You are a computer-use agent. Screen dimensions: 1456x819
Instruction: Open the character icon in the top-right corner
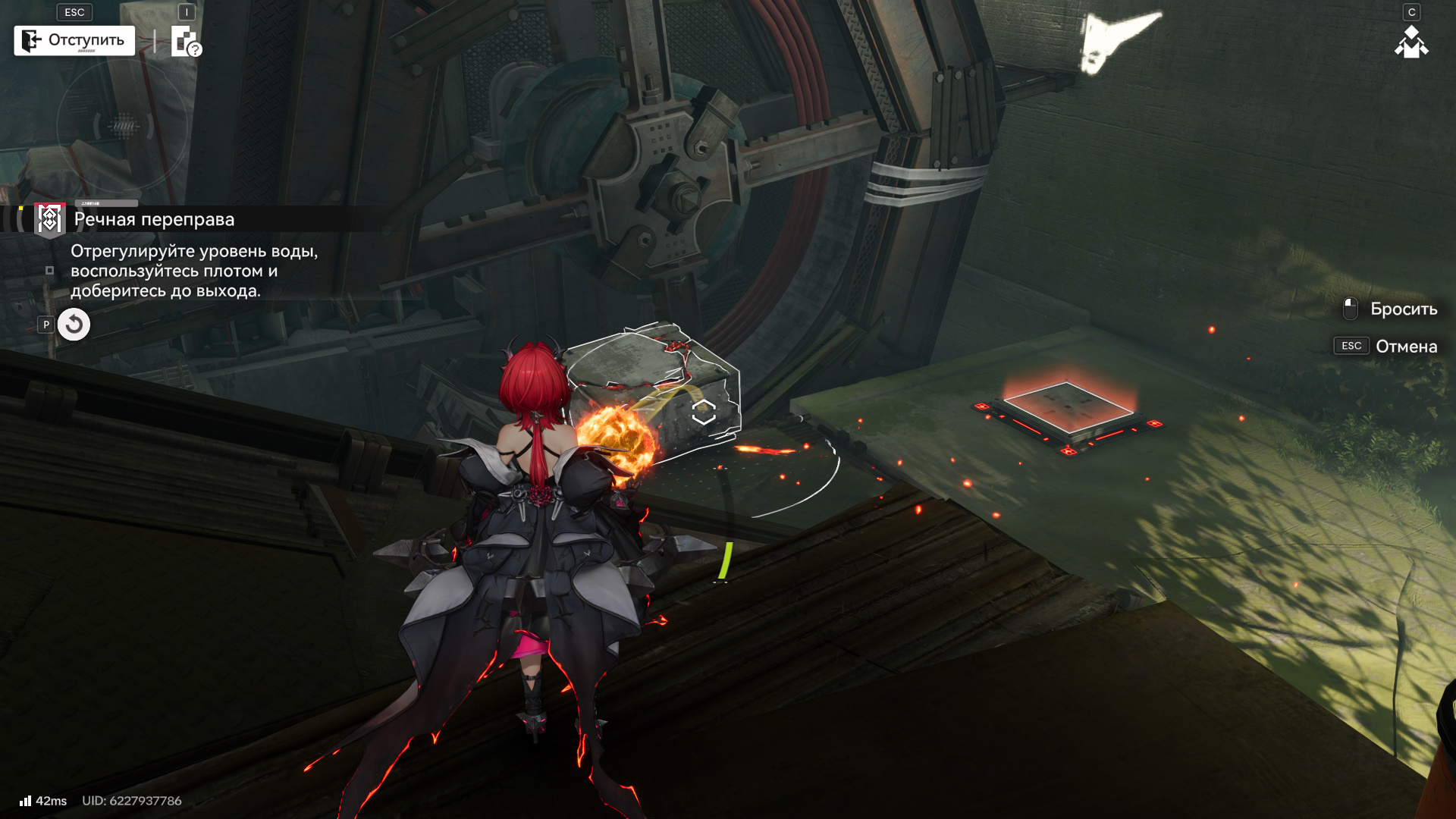pyautogui.click(x=1411, y=42)
